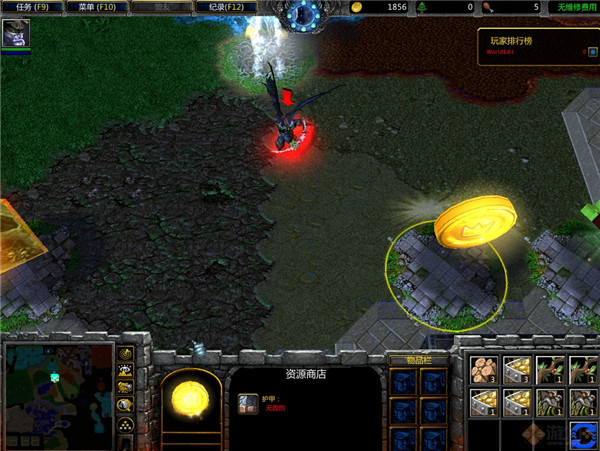Buy the gold pile with count 3
This screenshot has width=600, height=451.
pyautogui.click(x=517, y=368)
